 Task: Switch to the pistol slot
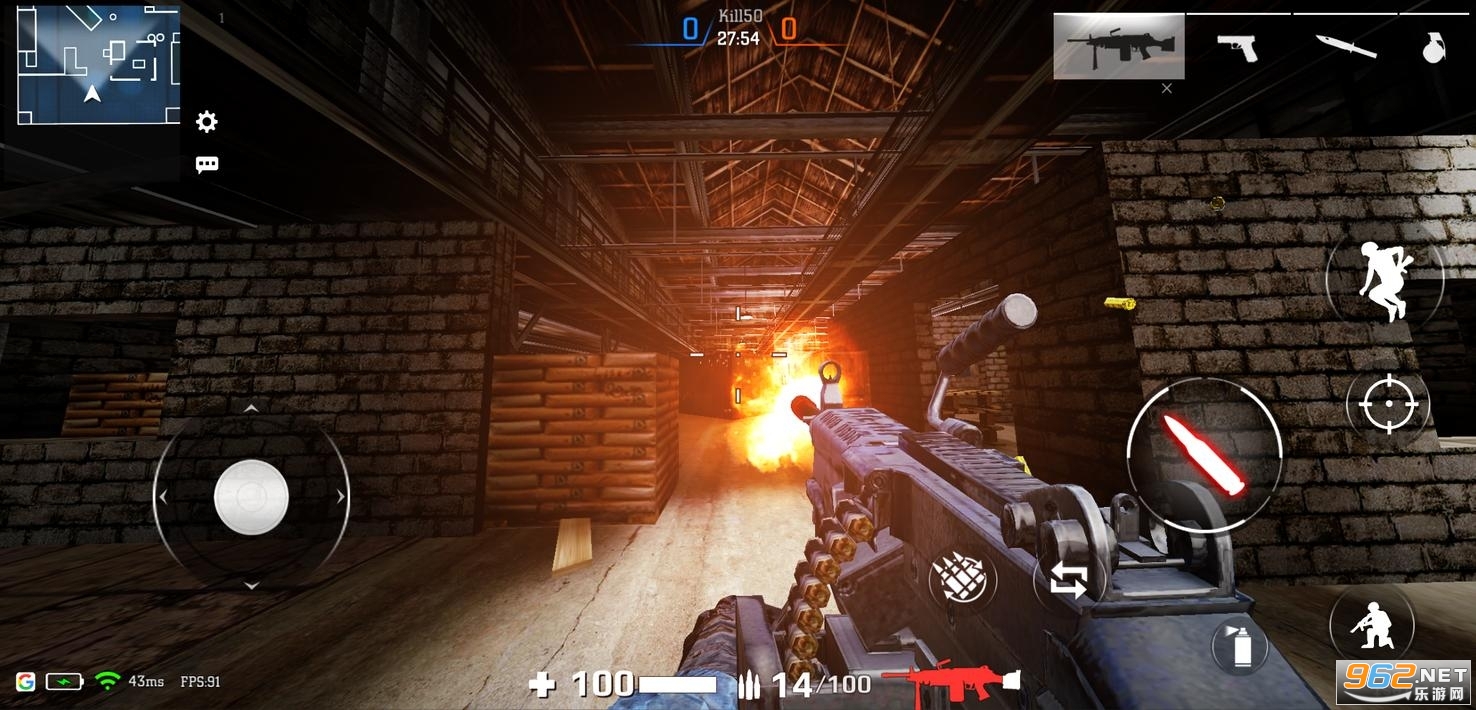point(1238,46)
